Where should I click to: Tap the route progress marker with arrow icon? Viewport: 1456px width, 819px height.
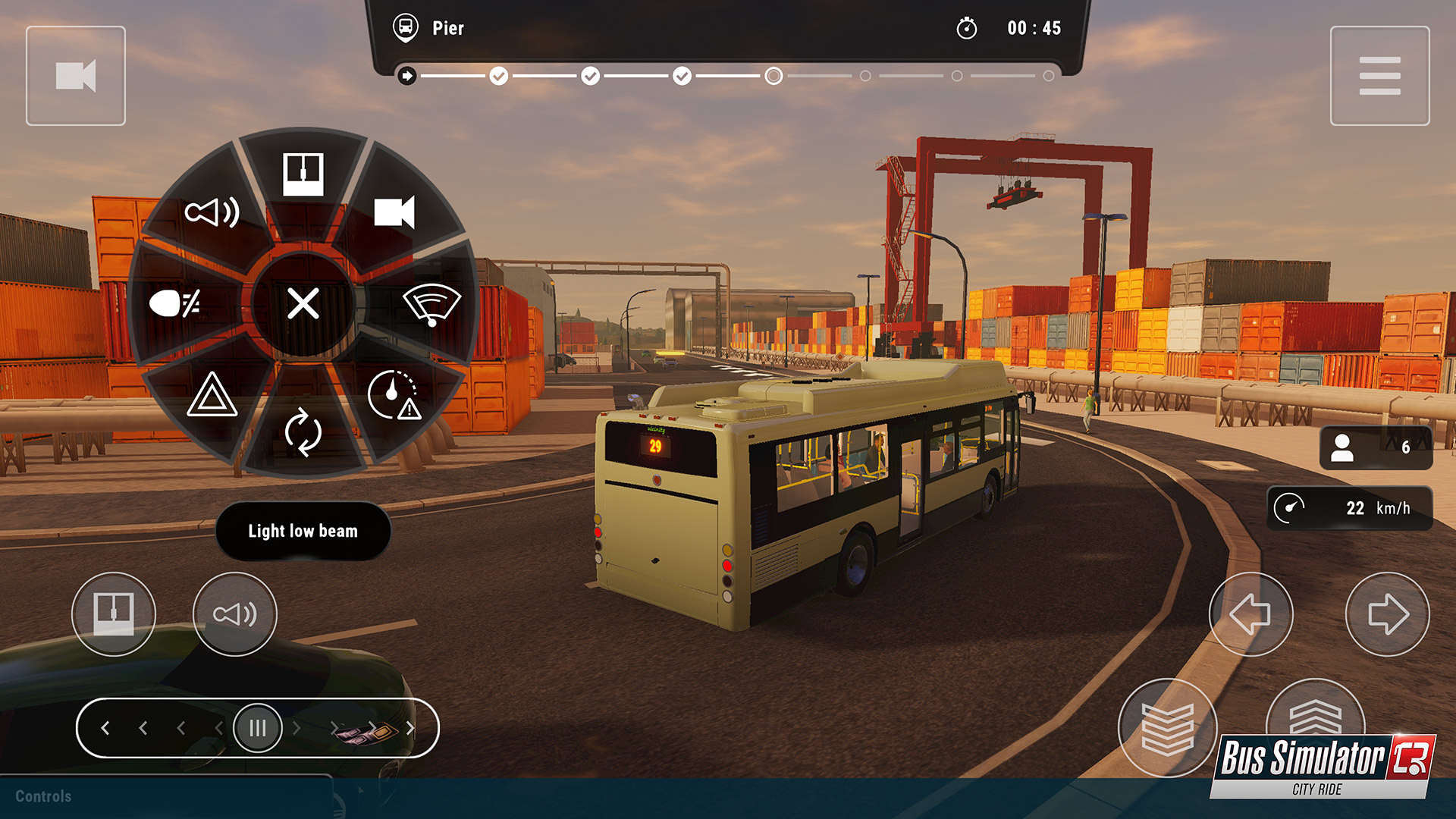[408, 75]
